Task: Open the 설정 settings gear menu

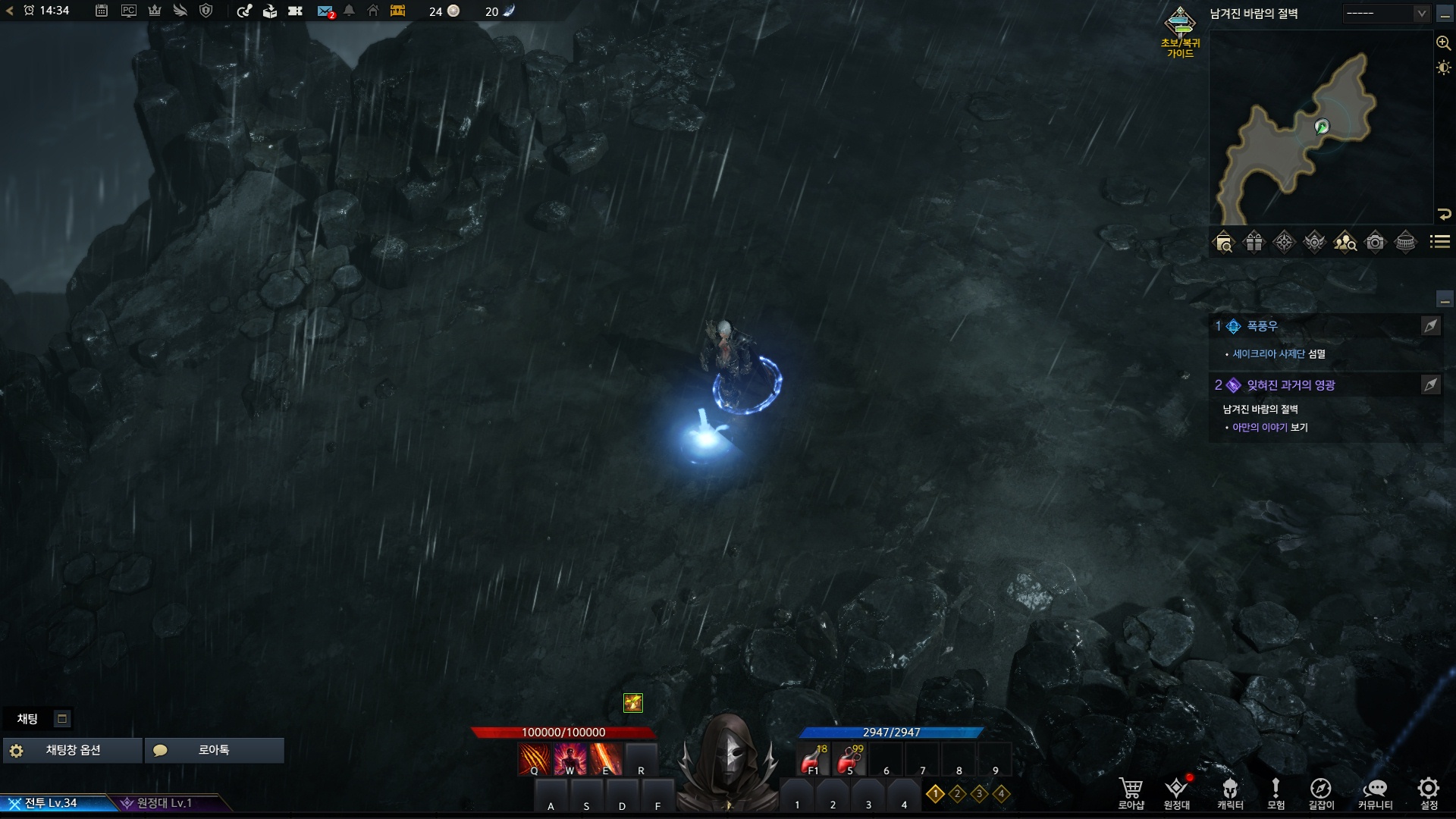Action: (x=1429, y=792)
